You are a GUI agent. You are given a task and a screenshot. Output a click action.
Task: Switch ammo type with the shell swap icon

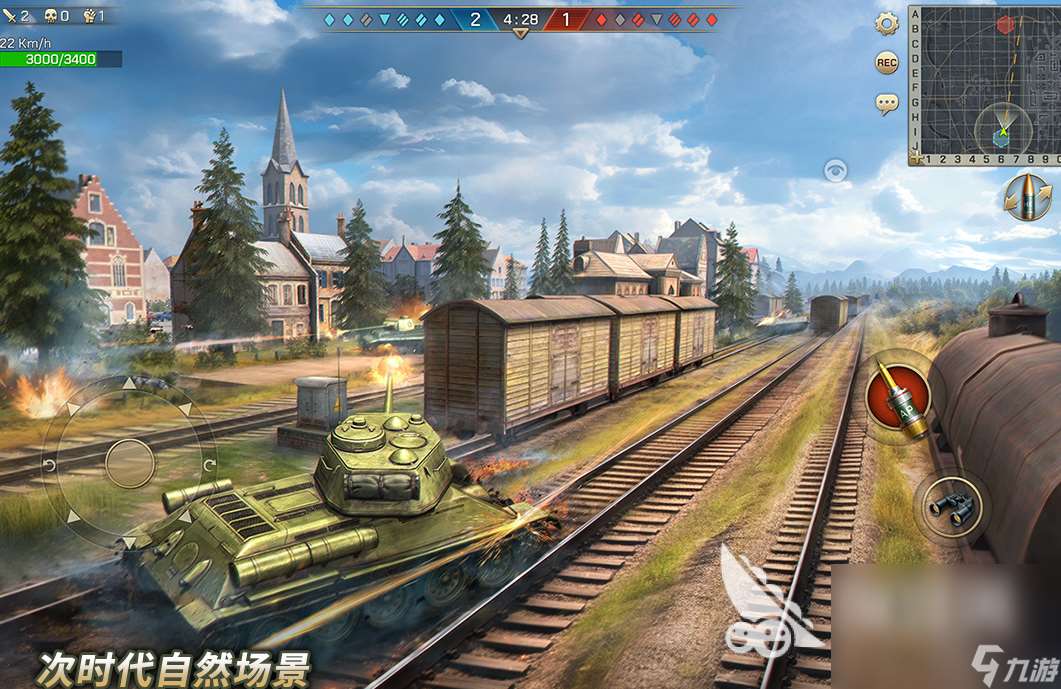(x=1028, y=197)
